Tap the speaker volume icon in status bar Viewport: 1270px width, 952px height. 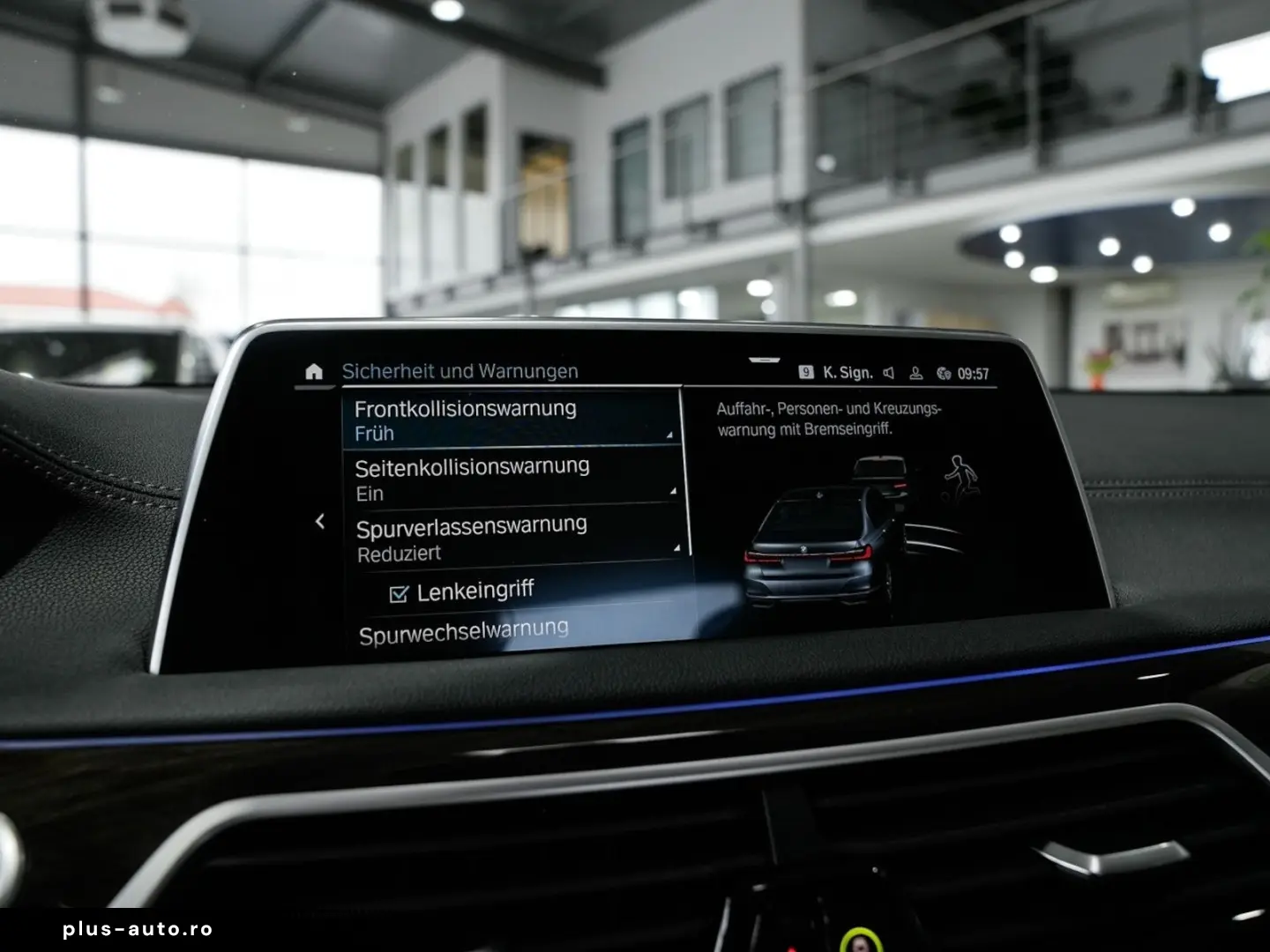click(x=886, y=371)
